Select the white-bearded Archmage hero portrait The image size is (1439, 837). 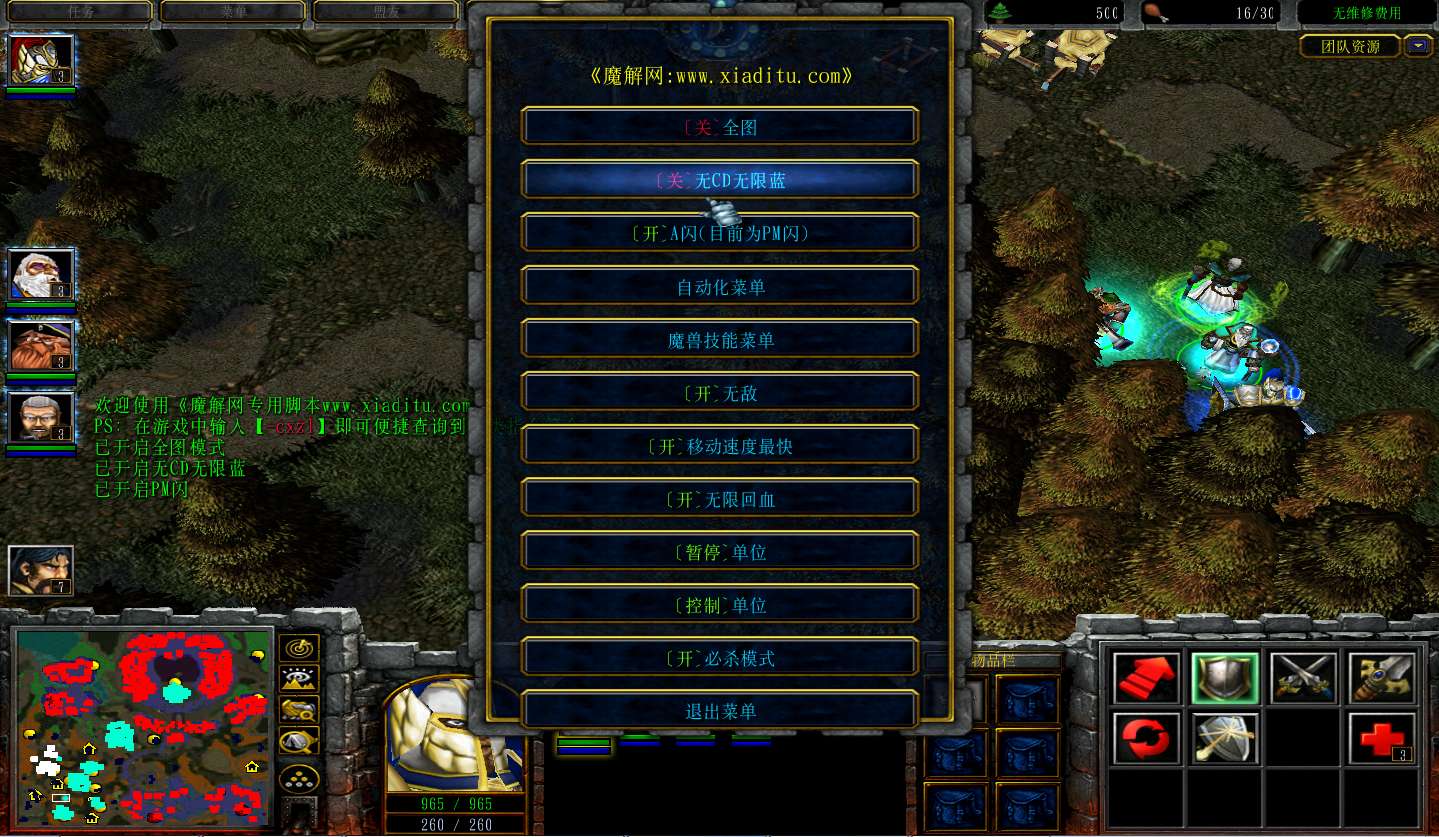coord(41,275)
